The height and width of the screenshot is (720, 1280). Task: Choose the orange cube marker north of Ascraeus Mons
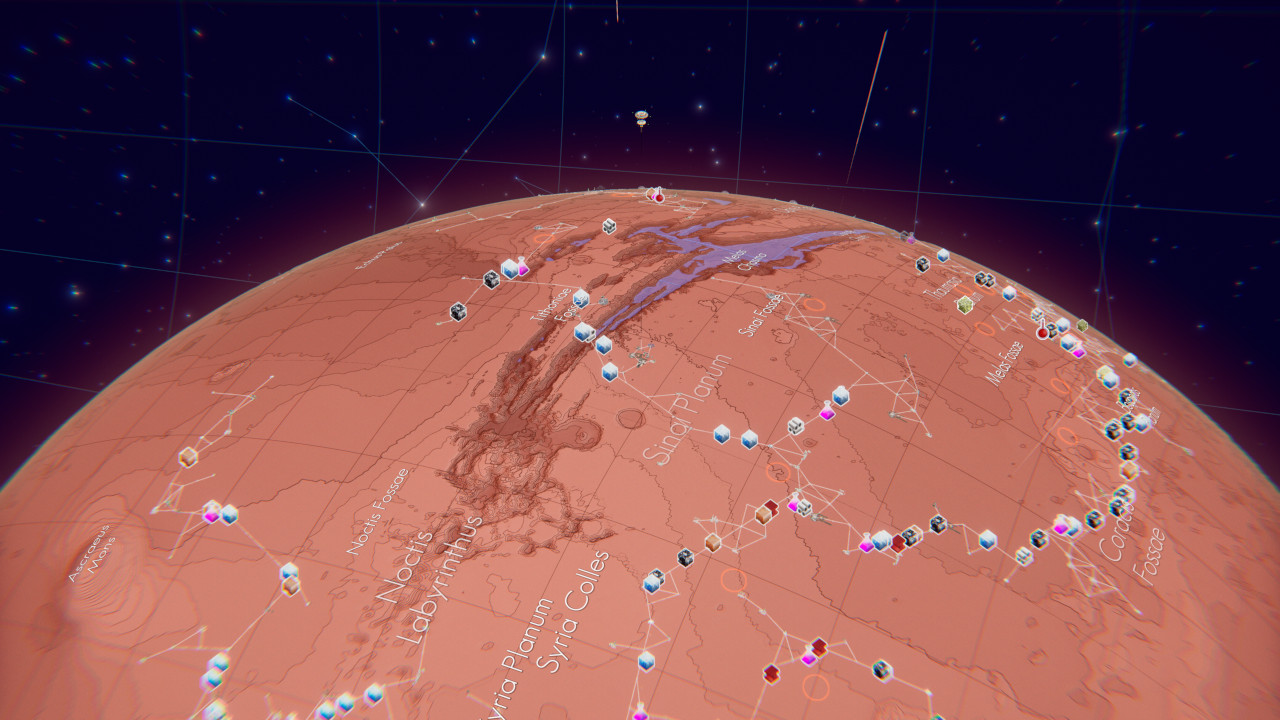[188, 457]
